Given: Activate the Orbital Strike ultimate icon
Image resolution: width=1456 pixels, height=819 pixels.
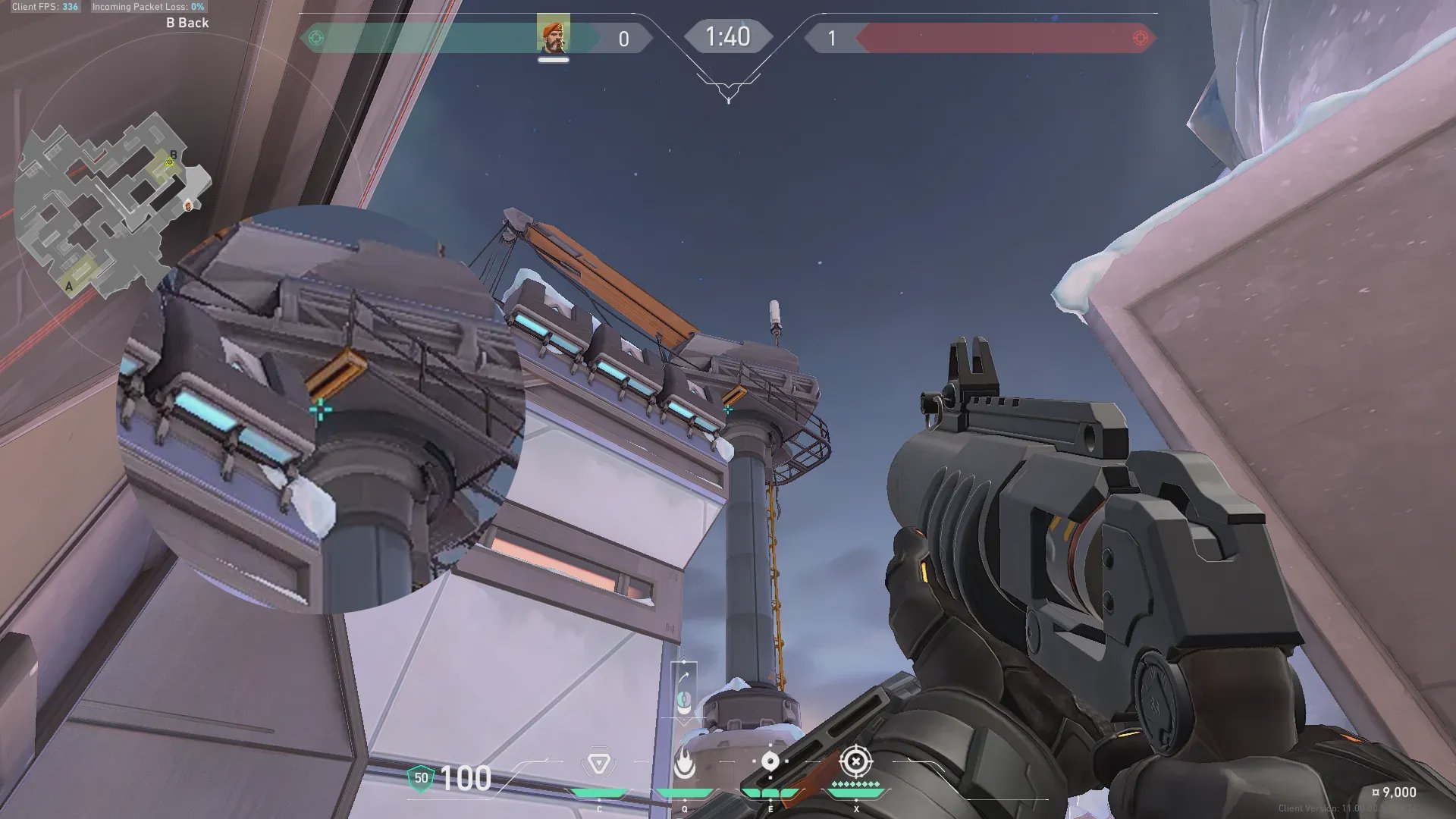Looking at the screenshot, I should pos(856,761).
